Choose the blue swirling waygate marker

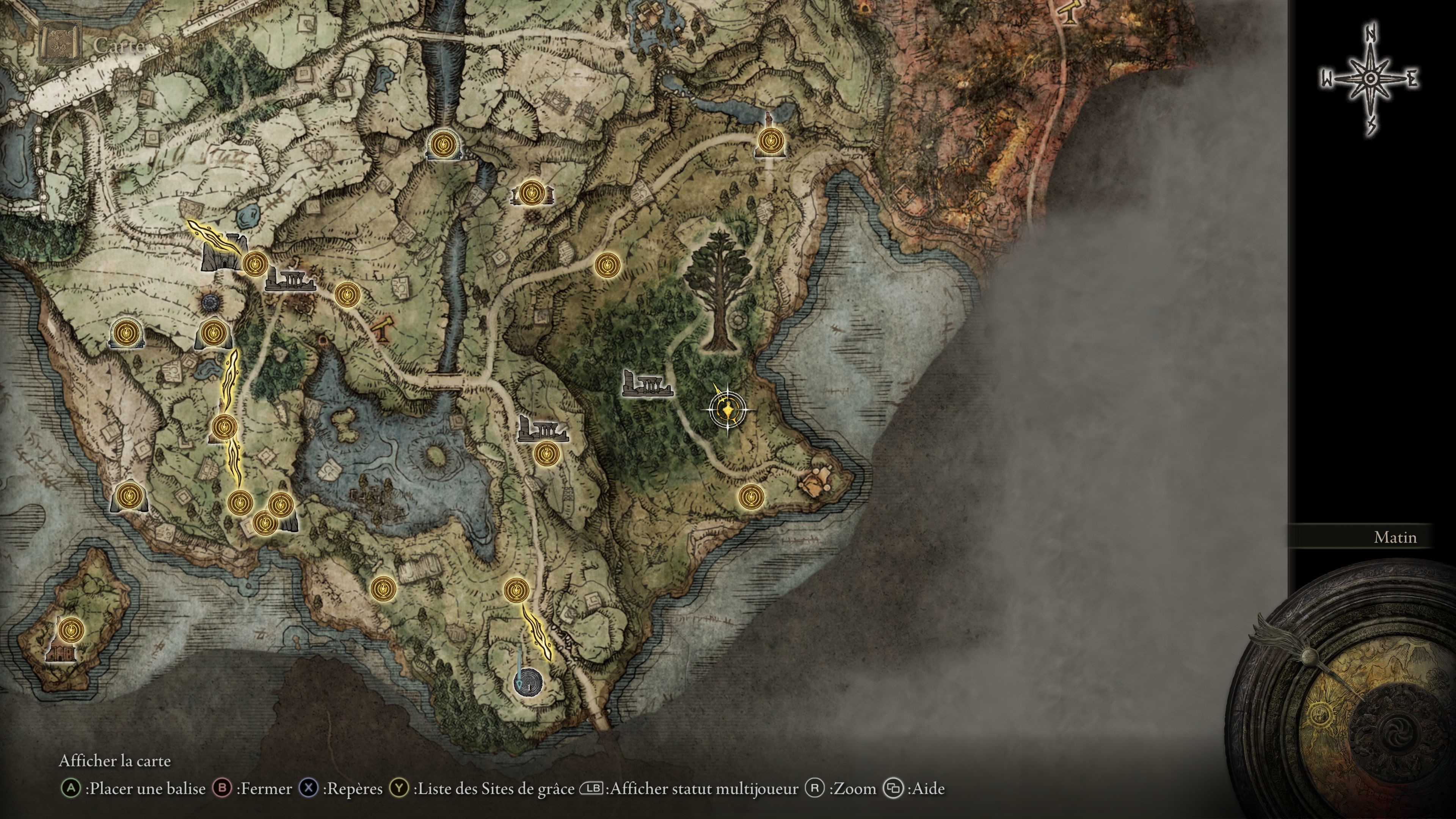click(x=528, y=682)
